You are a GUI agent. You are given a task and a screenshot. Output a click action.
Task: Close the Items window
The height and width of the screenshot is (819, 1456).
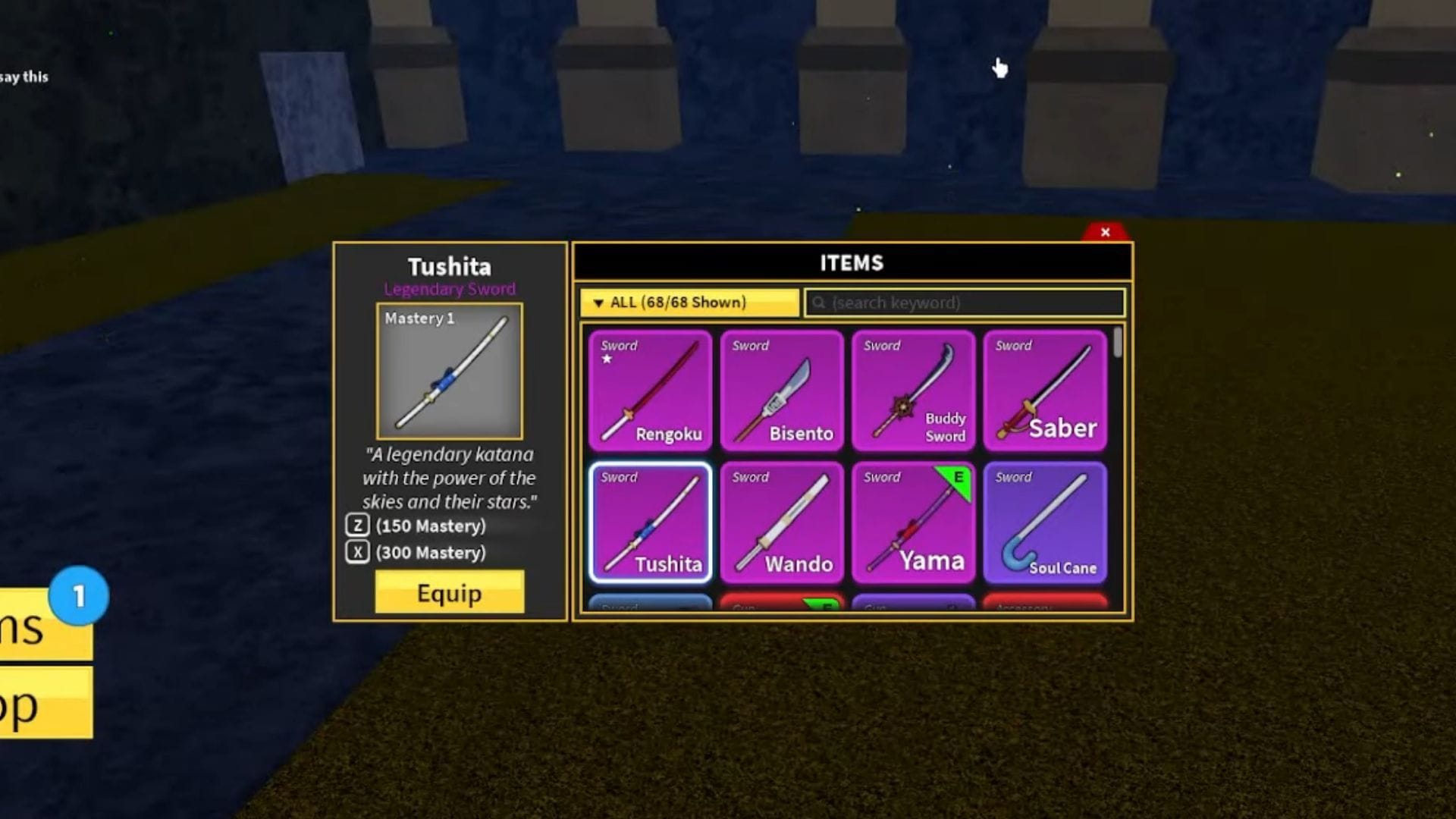1105,232
